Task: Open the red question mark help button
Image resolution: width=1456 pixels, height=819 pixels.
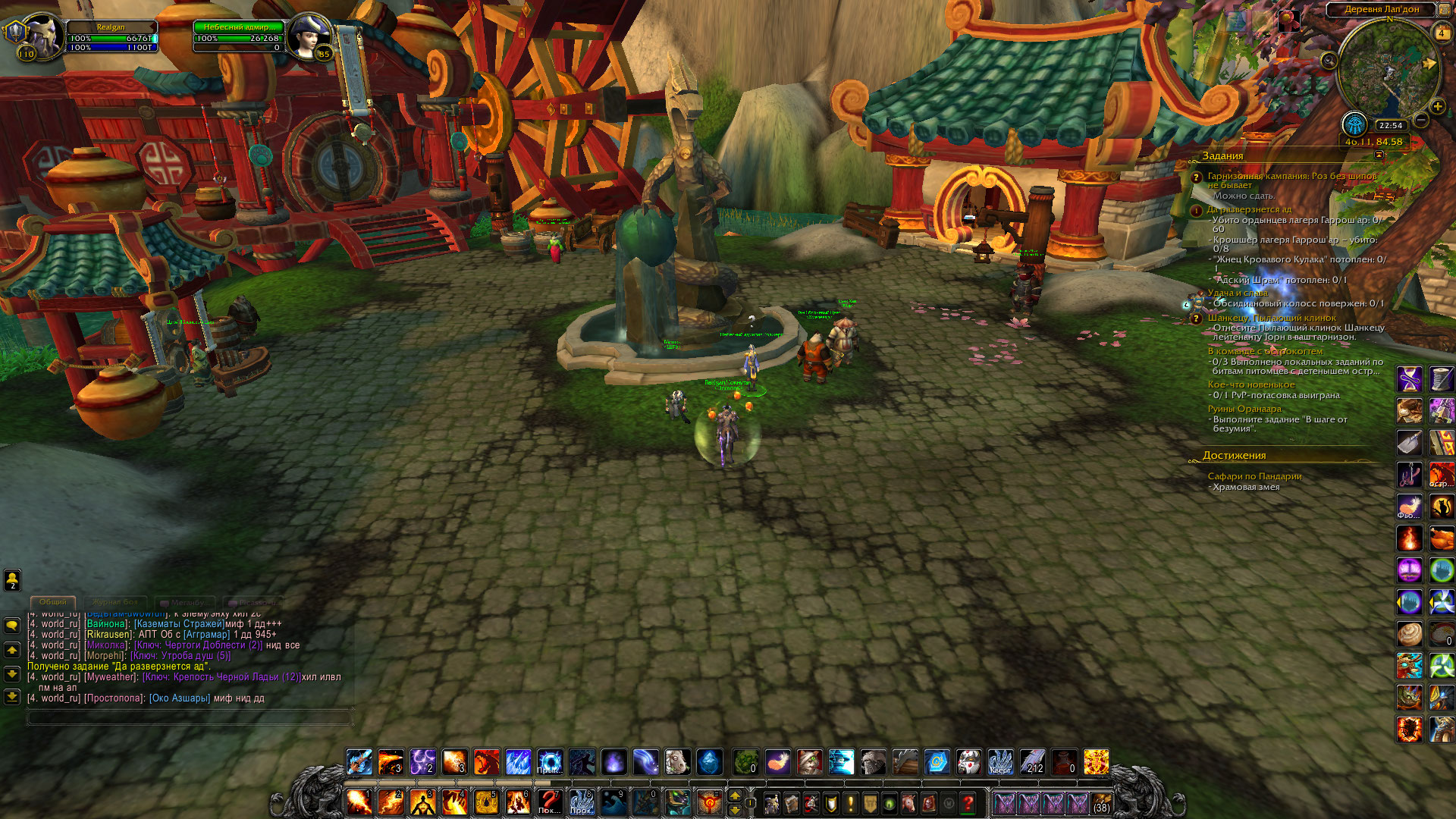Action: pyautogui.click(x=968, y=802)
